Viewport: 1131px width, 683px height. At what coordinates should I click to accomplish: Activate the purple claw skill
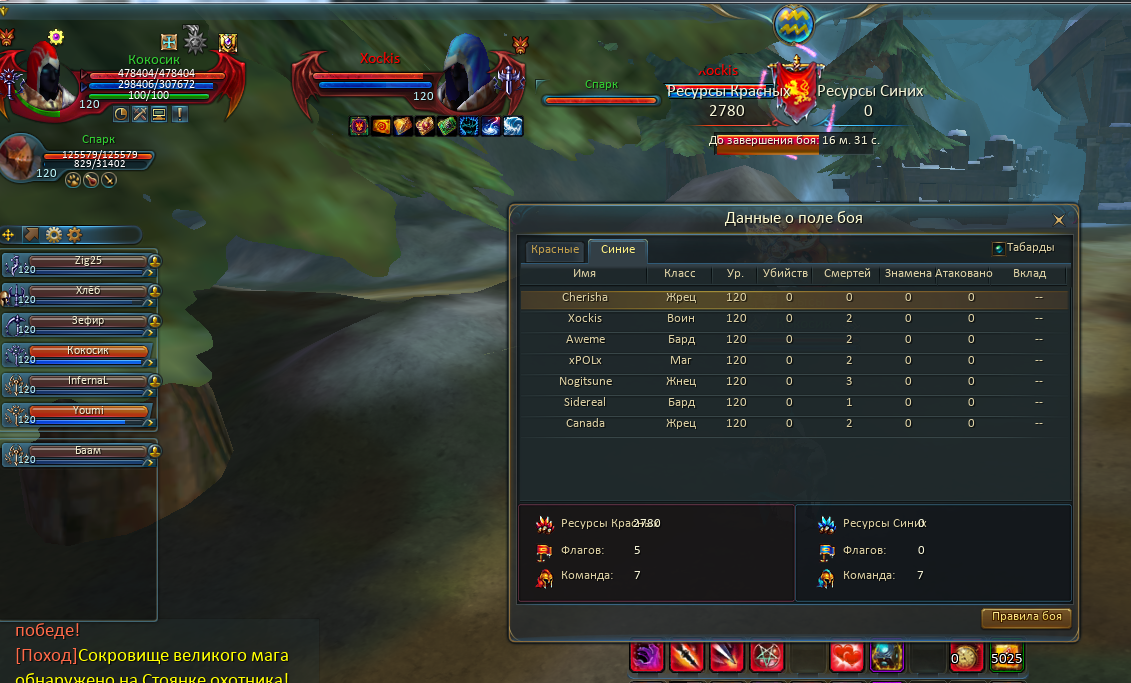coord(647,657)
